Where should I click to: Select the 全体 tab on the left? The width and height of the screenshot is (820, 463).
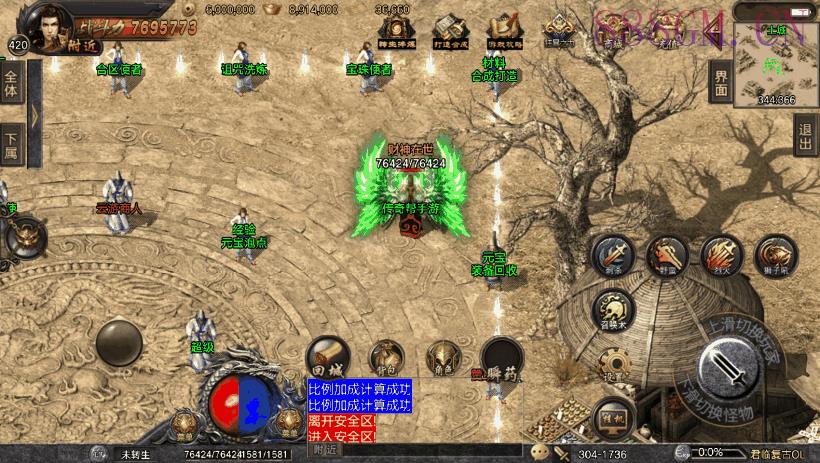(11, 84)
